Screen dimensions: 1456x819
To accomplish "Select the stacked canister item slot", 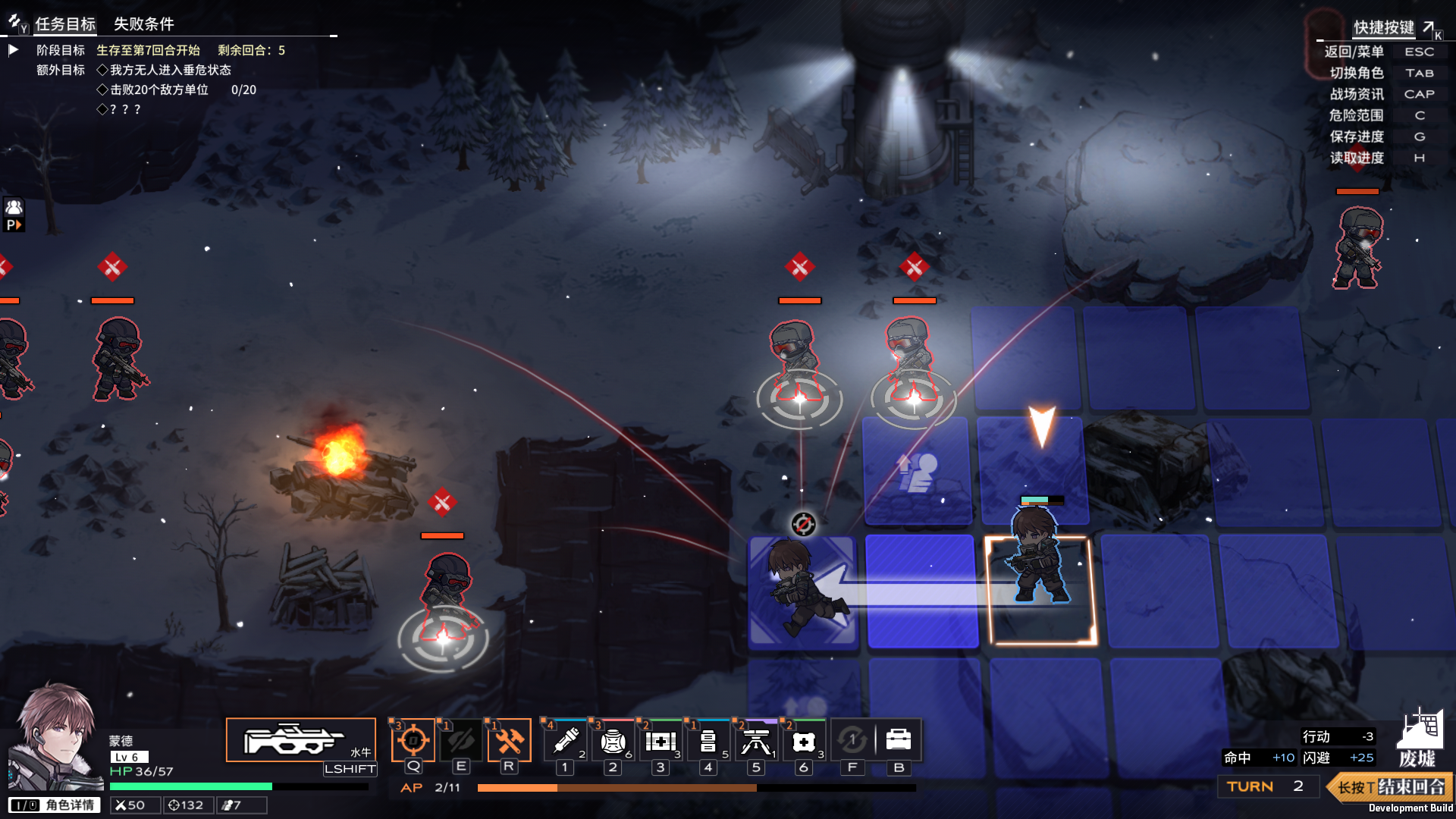I will 708,740.
